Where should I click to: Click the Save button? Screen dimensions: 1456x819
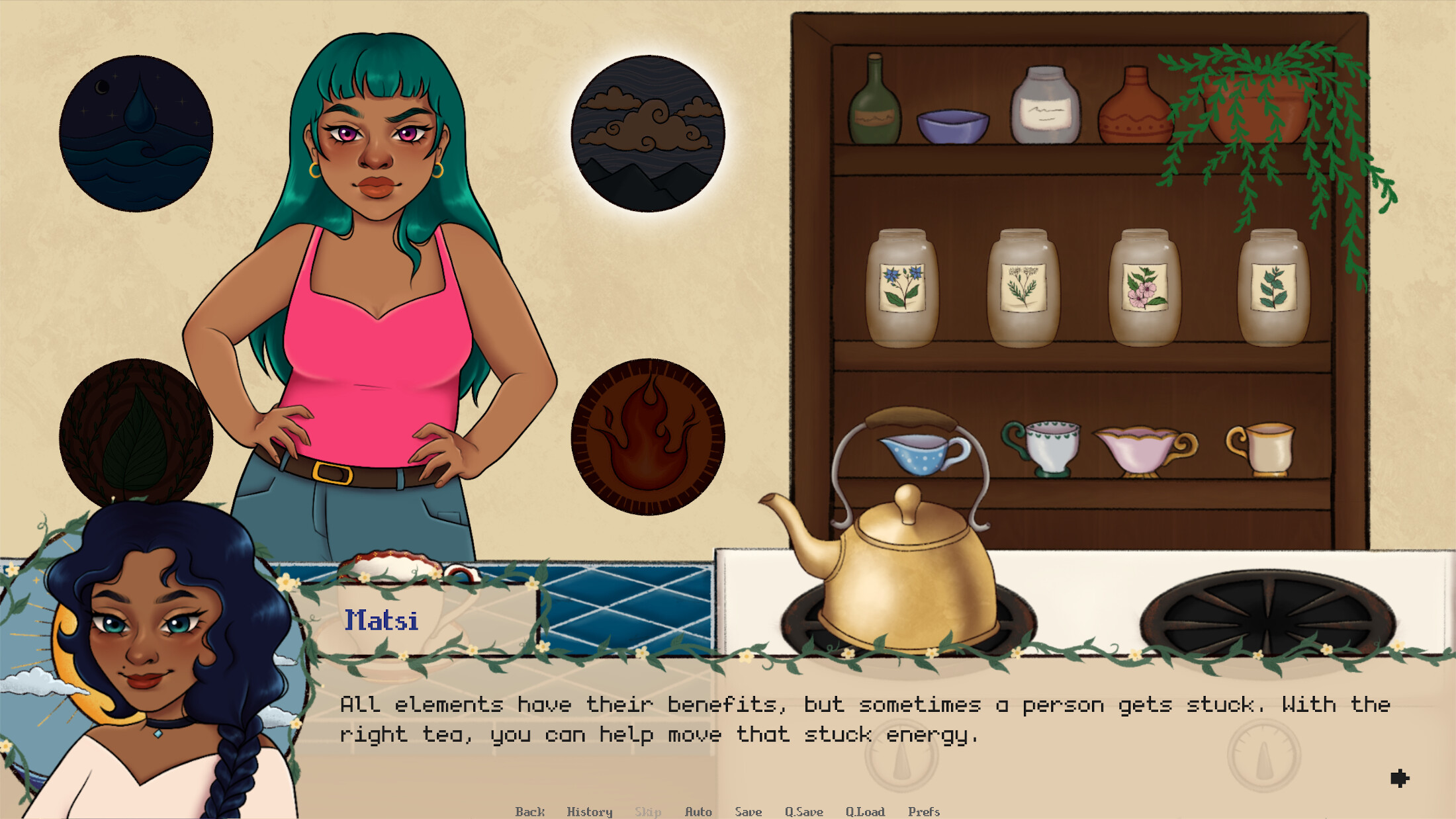pyautogui.click(x=749, y=812)
